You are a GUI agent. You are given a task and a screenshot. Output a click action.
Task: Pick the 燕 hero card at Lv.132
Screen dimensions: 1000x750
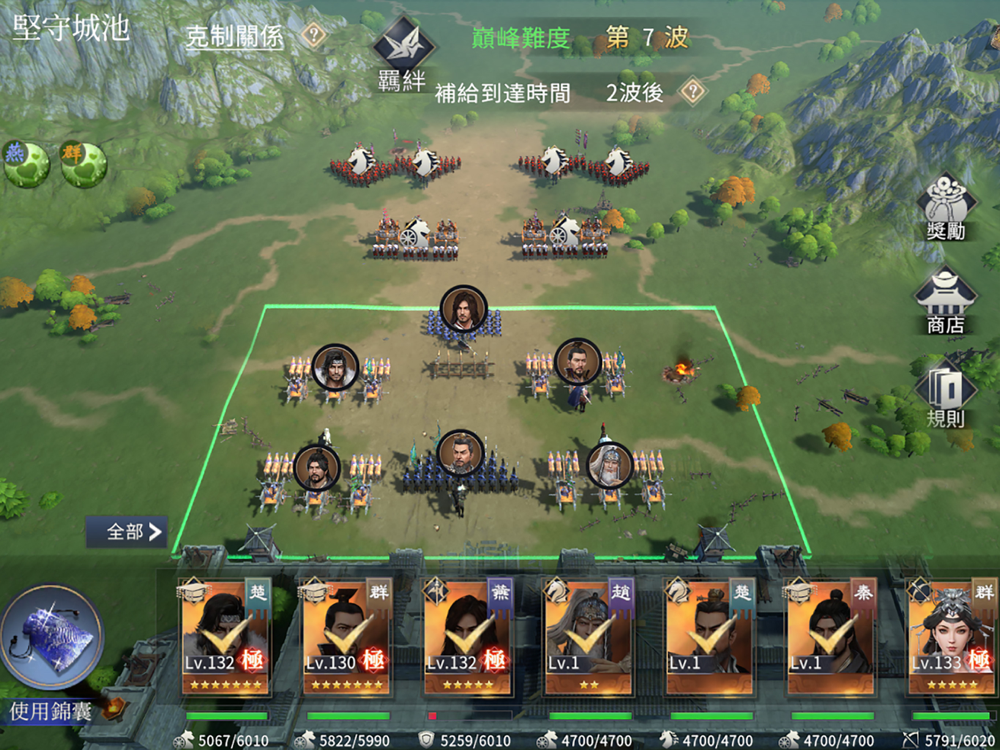click(x=468, y=636)
